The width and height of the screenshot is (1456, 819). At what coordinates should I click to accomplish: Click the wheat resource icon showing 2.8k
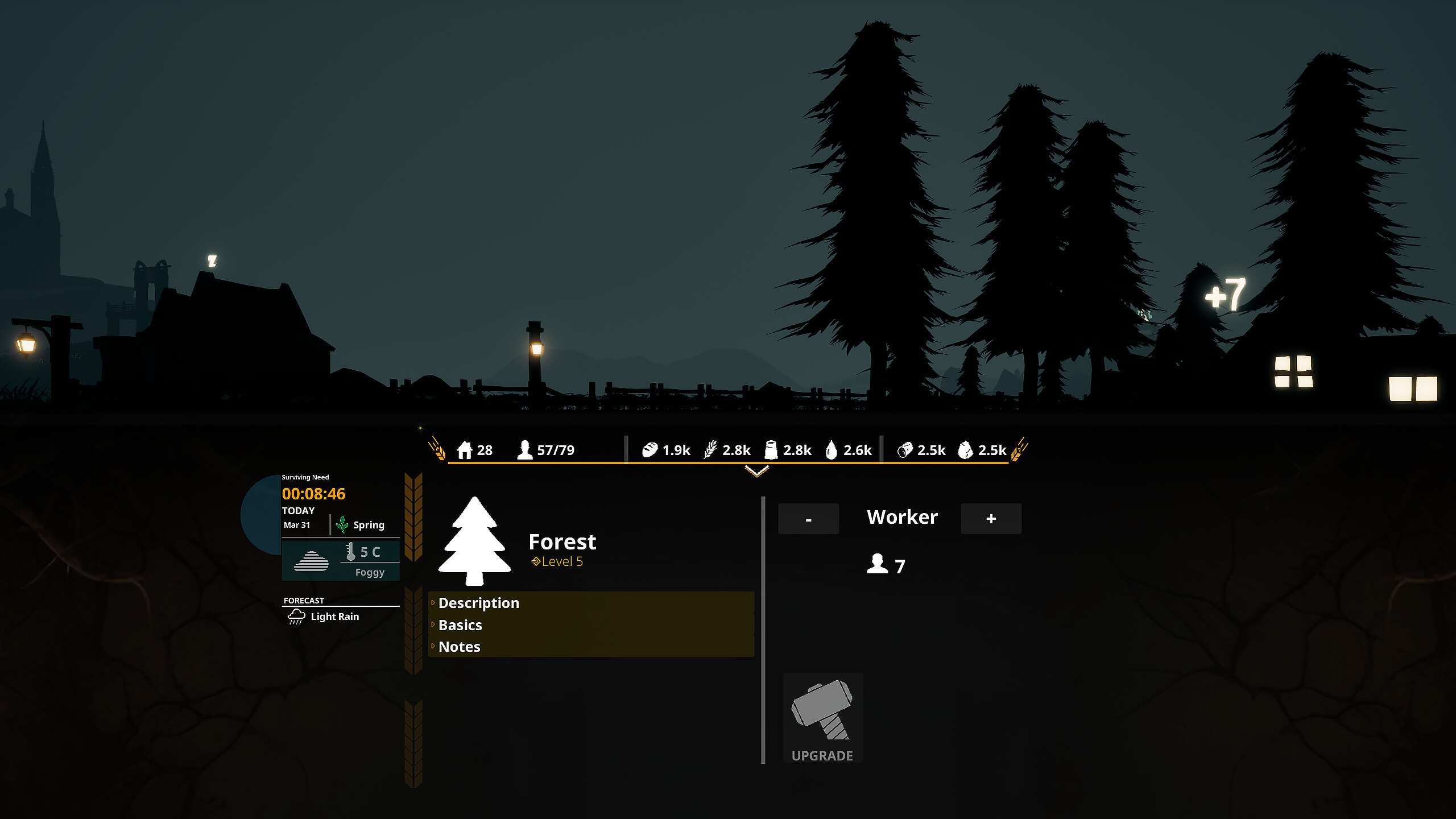pos(710,450)
